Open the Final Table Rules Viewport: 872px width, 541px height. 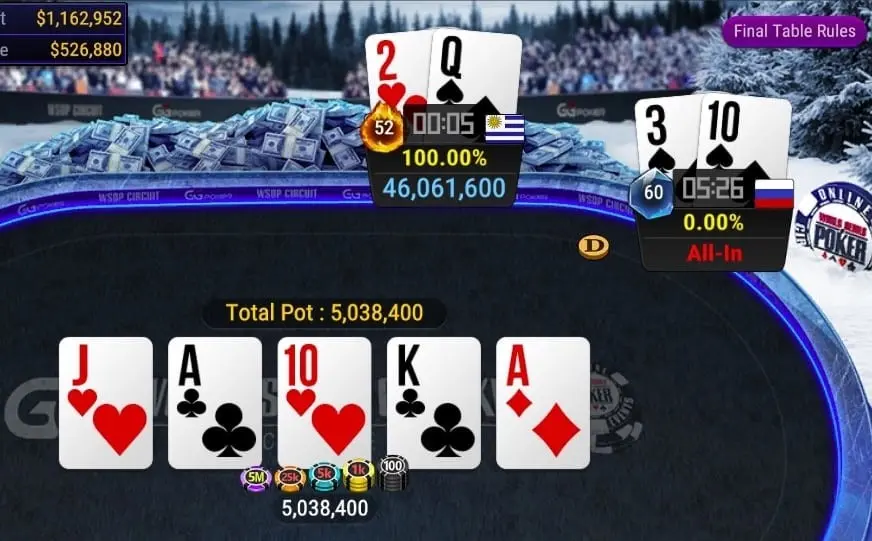click(795, 31)
